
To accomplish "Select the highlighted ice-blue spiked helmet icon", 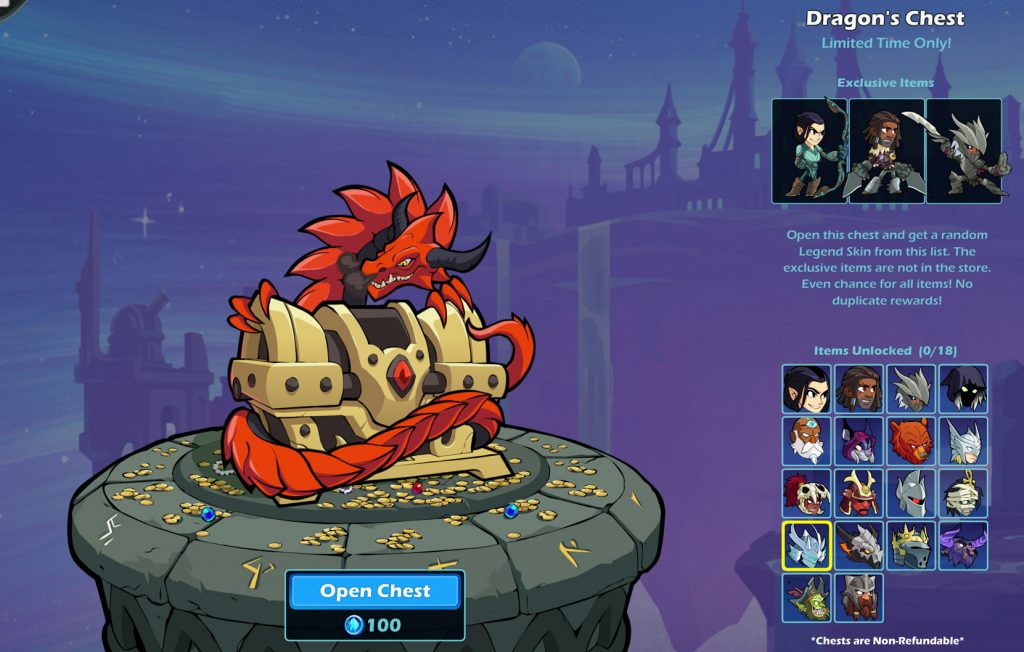I will pyautogui.click(x=807, y=546).
